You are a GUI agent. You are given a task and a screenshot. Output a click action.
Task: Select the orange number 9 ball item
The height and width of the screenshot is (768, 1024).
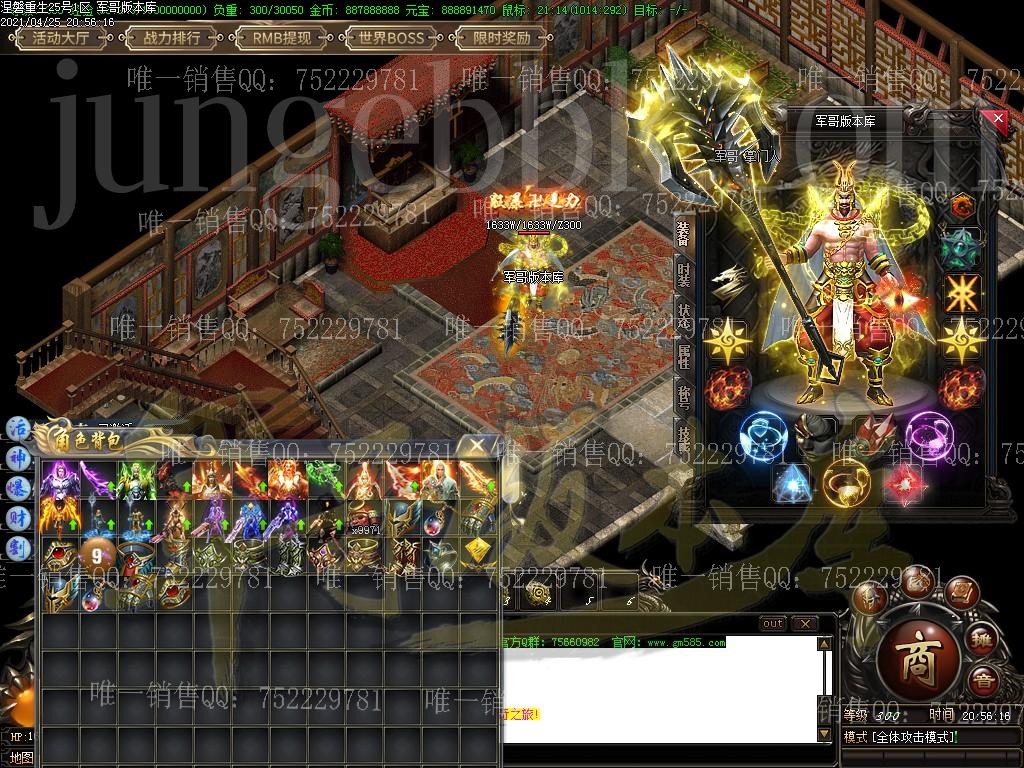pyautogui.click(x=97, y=552)
